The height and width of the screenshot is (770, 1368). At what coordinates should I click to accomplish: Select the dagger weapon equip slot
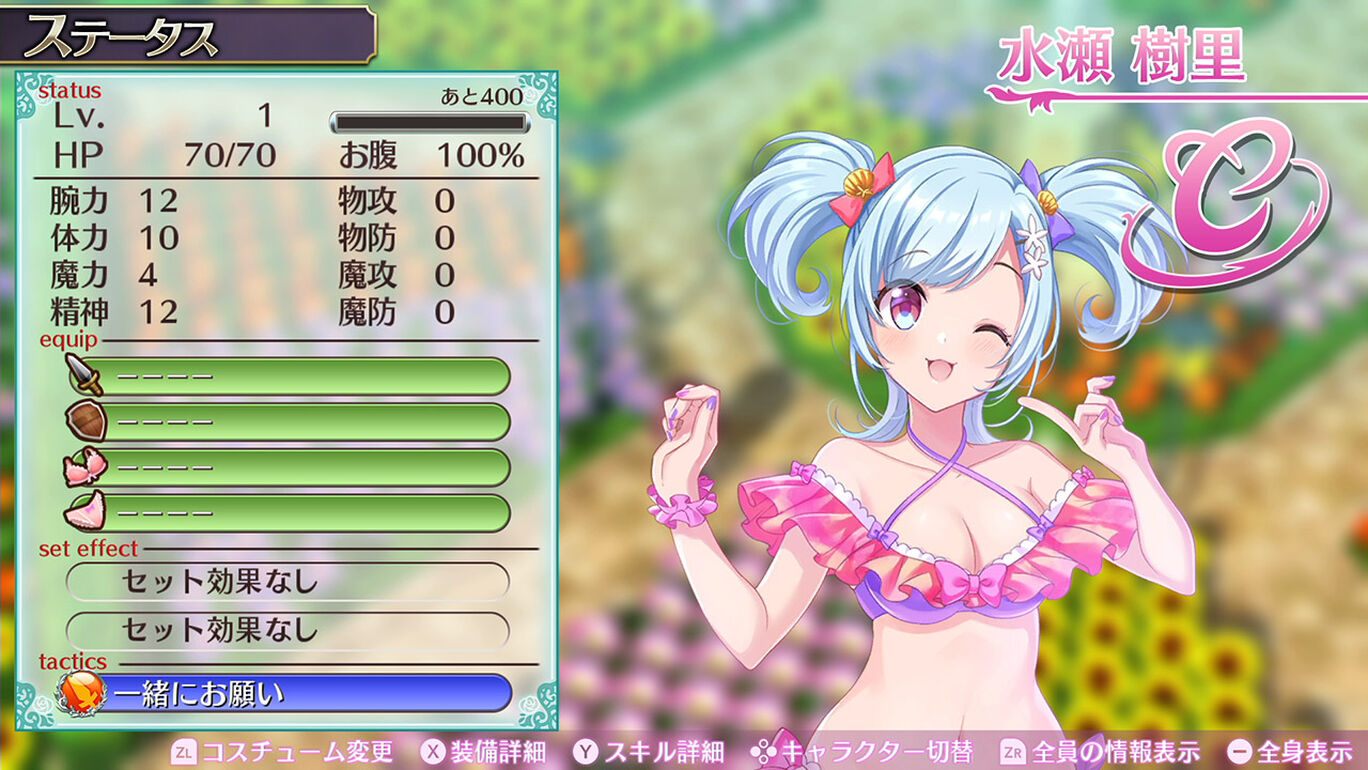click(290, 377)
